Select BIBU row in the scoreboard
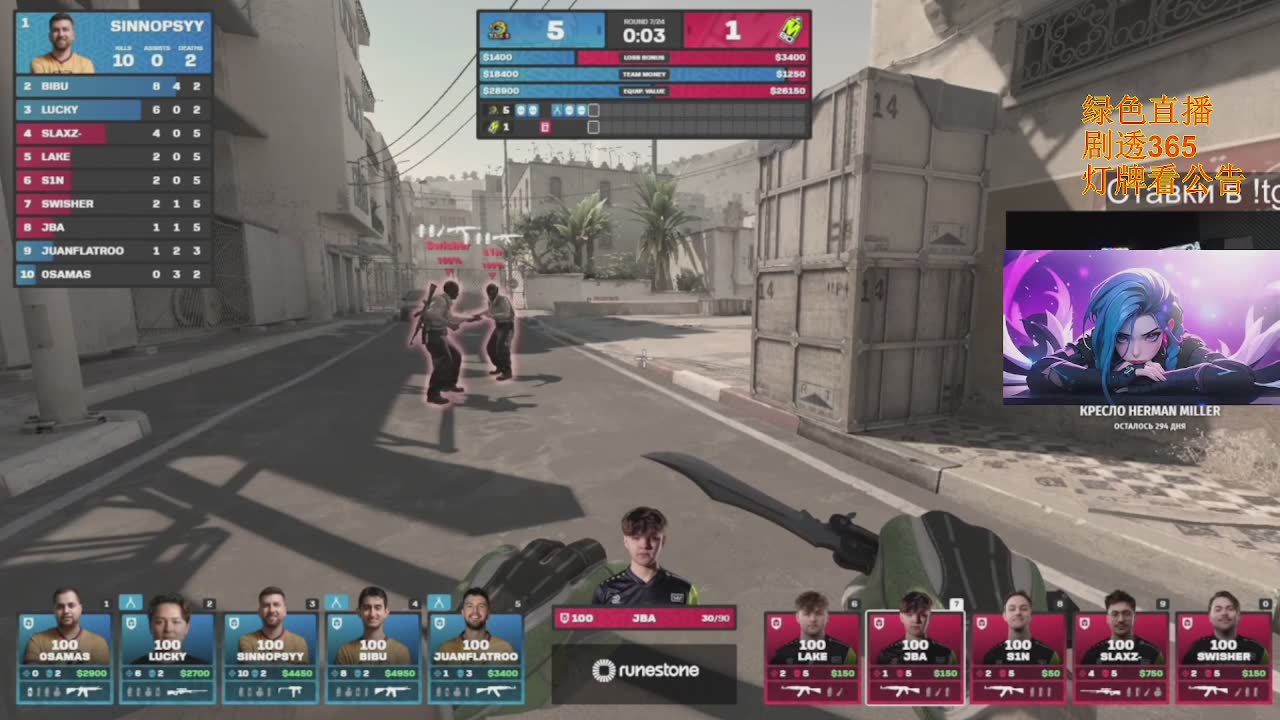The width and height of the screenshot is (1280, 720). (113, 86)
